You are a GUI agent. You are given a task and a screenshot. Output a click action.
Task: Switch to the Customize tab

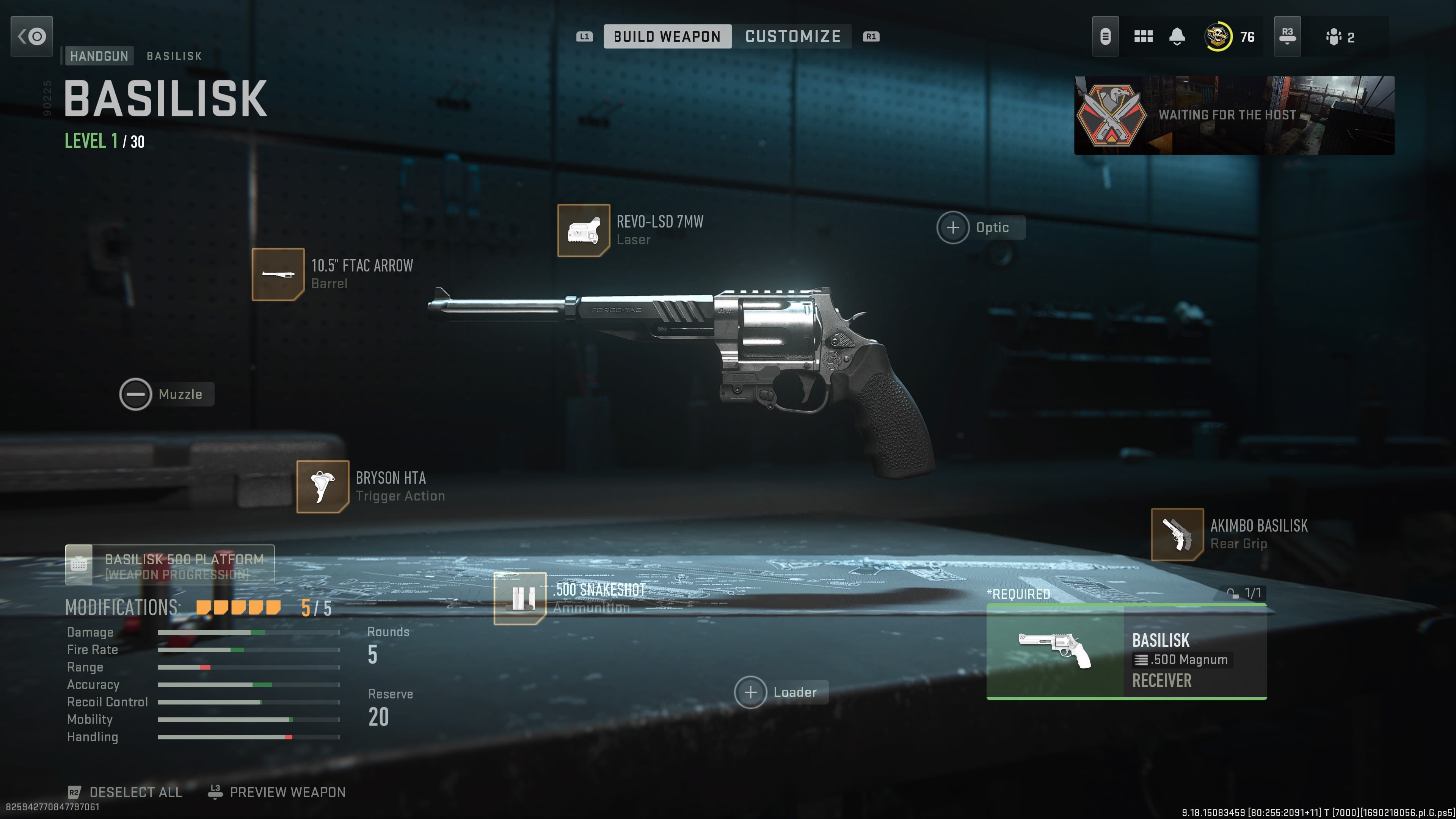click(x=792, y=37)
